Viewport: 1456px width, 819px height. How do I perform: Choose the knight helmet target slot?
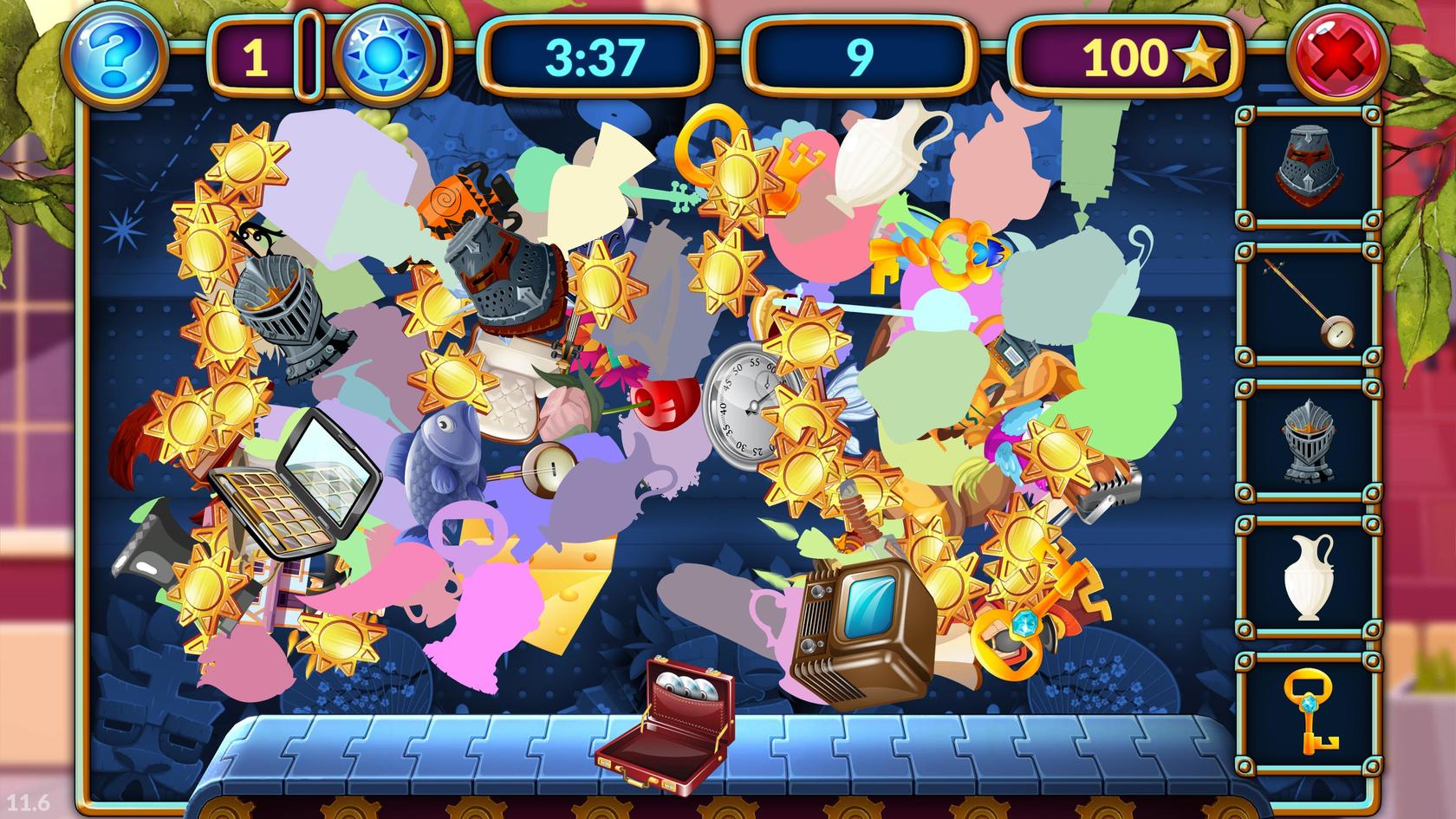pos(1306,442)
